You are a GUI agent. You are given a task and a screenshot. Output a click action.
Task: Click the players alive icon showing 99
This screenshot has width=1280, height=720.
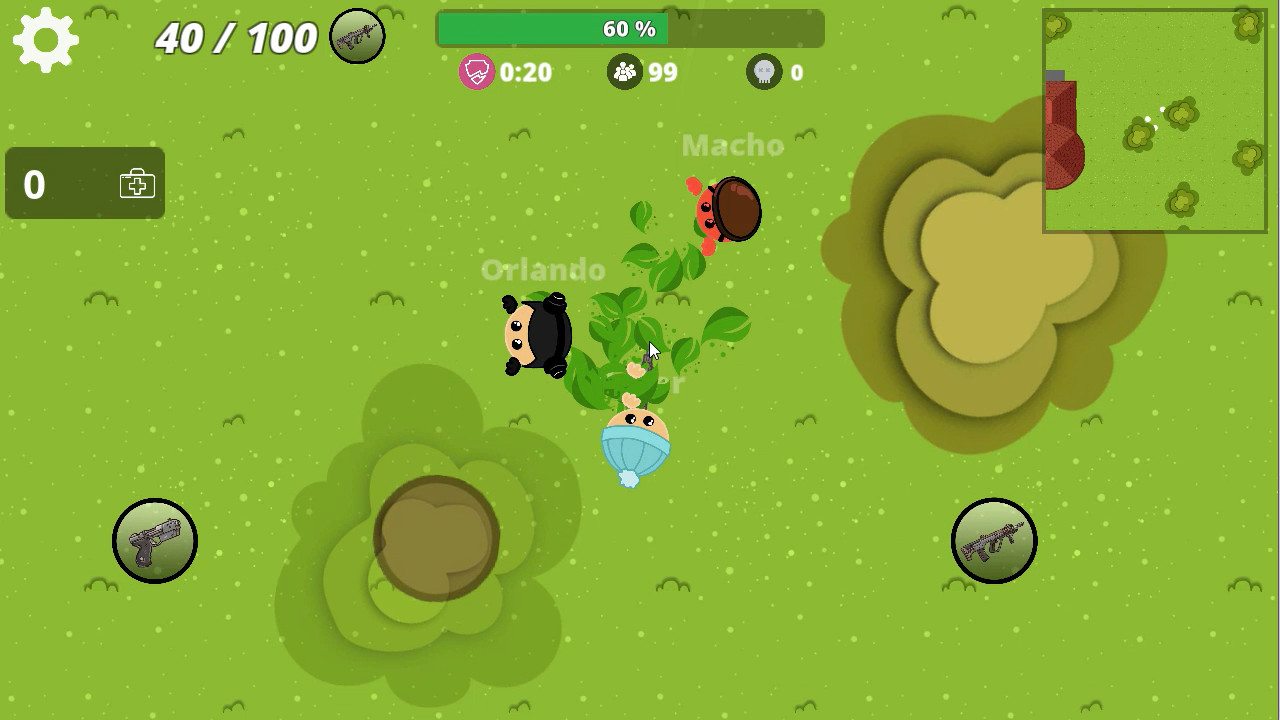[x=625, y=72]
